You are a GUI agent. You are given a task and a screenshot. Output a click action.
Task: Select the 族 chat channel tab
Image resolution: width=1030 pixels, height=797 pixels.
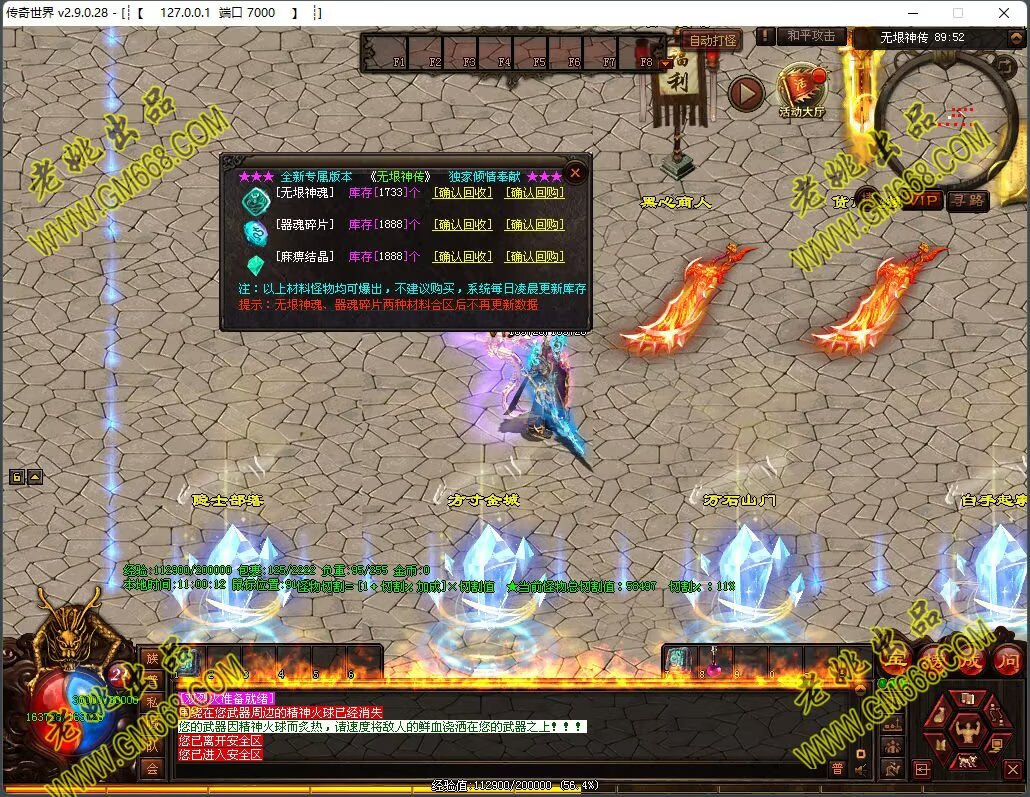(x=151, y=657)
